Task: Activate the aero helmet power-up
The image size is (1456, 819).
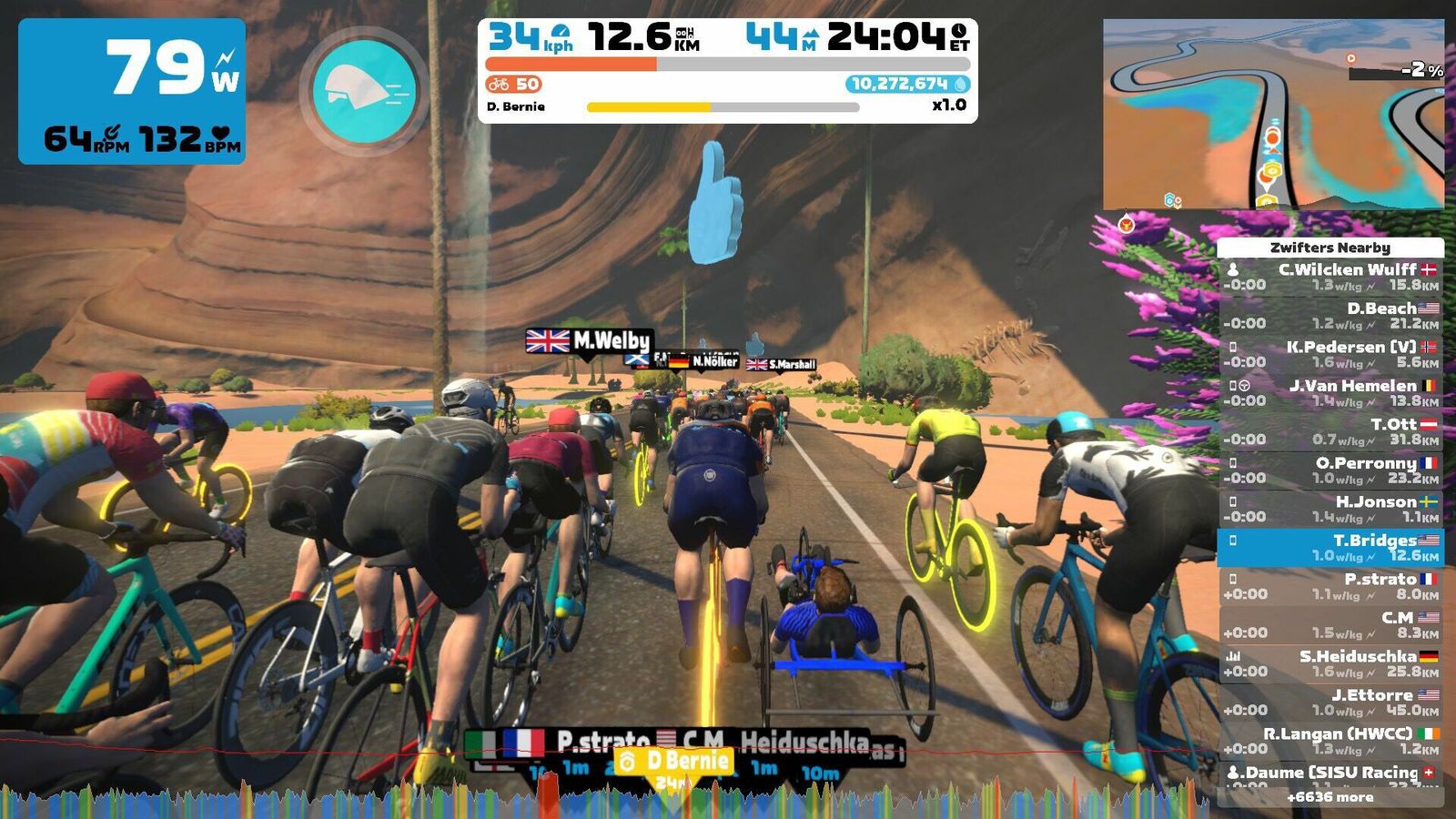Action: pos(365,91)
